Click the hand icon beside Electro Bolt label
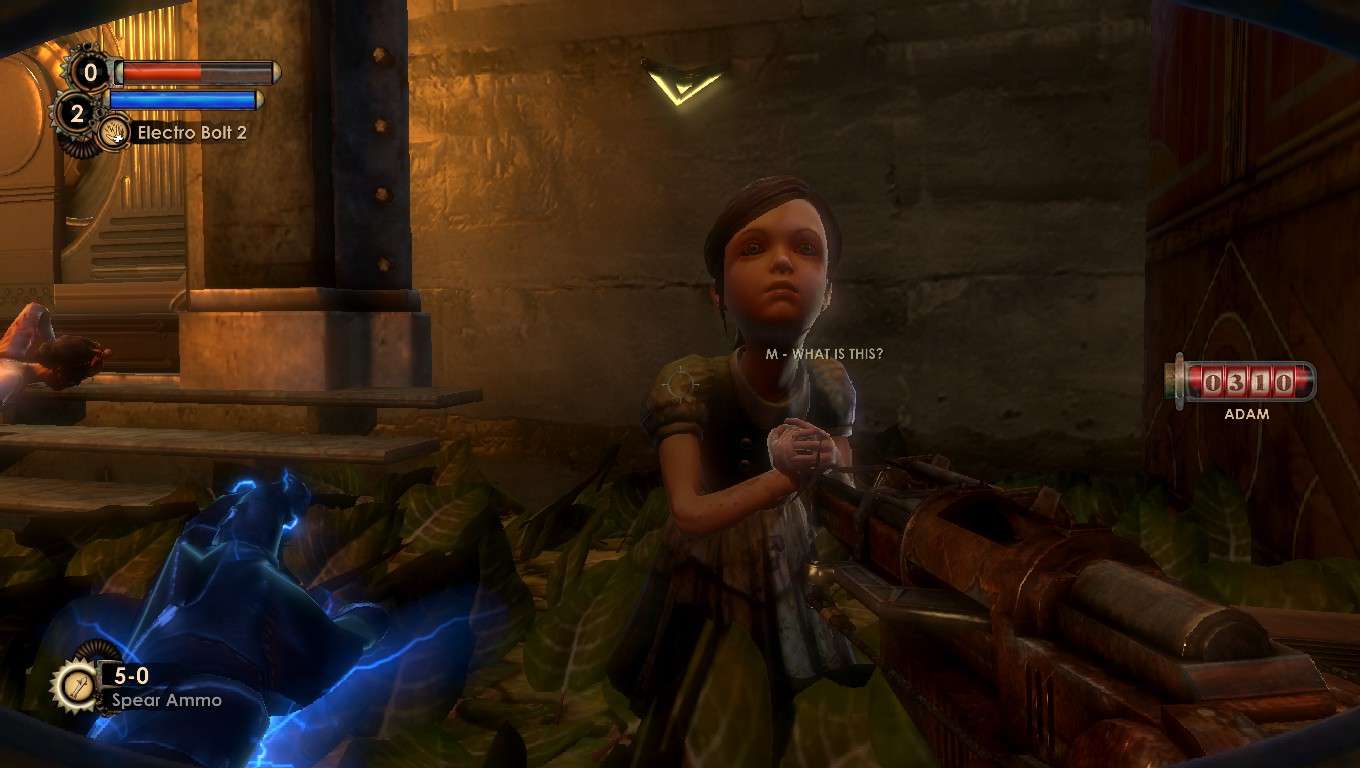This screenshot has width=1360, height=768. click(113, 131)
